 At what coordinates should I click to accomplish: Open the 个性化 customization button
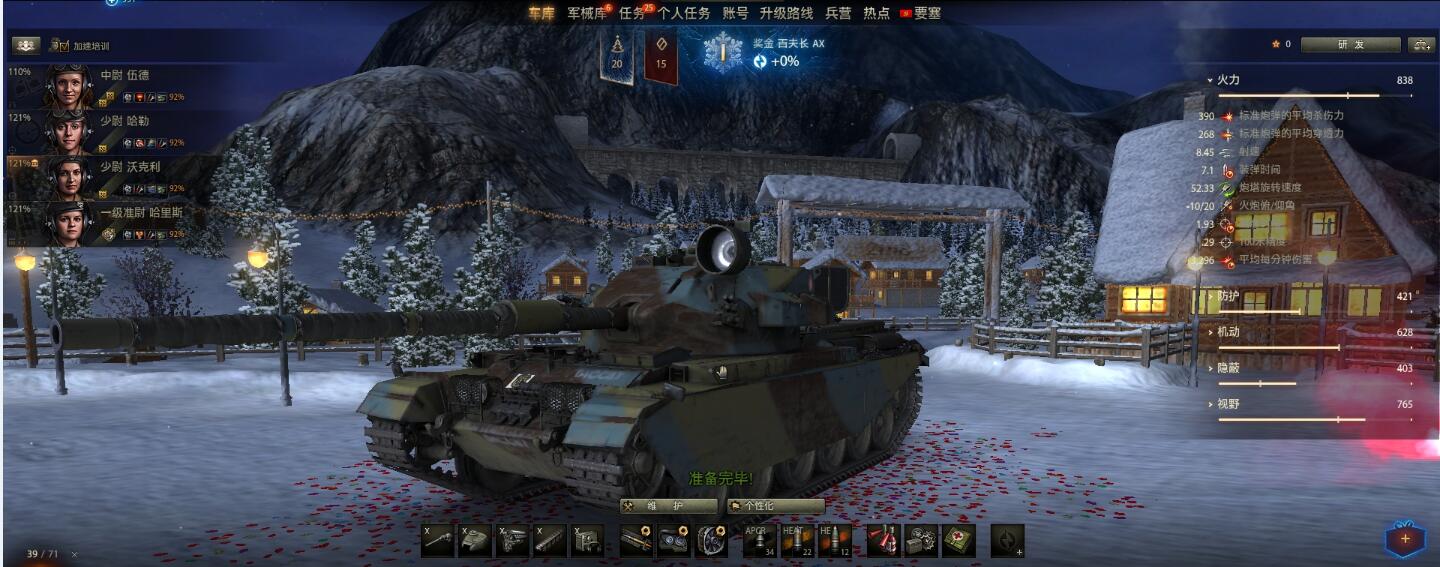[775, 506]
